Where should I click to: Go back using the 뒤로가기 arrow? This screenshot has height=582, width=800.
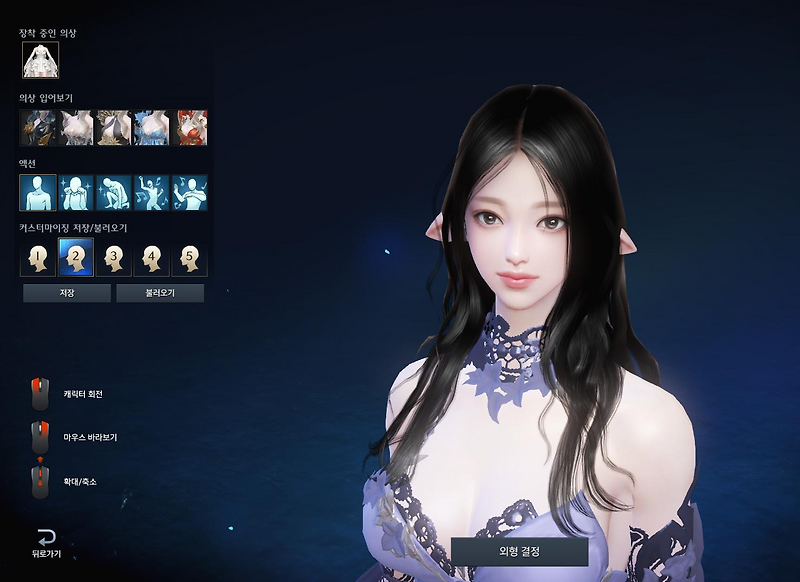pyautogui.click(x=46, y=542)
